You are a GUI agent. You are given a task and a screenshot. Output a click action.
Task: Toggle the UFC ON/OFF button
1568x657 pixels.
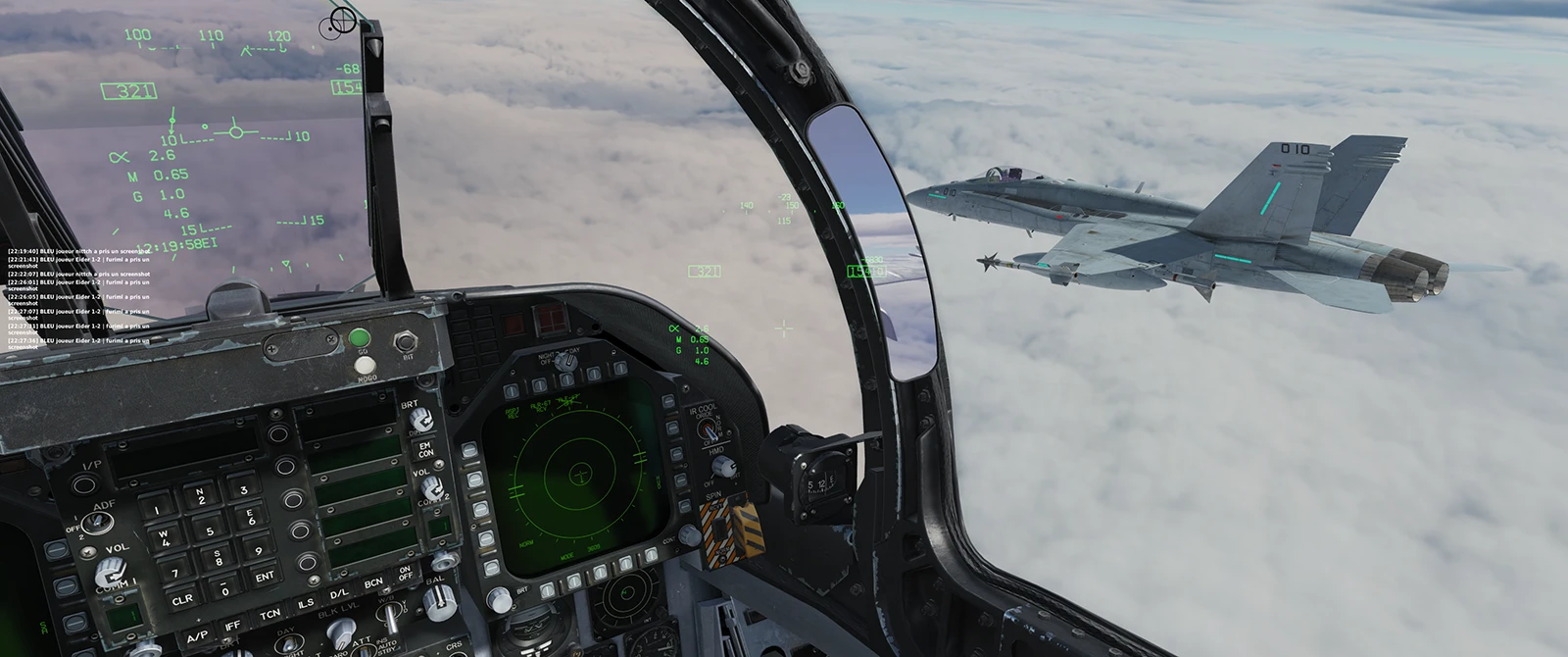[405, 572]
